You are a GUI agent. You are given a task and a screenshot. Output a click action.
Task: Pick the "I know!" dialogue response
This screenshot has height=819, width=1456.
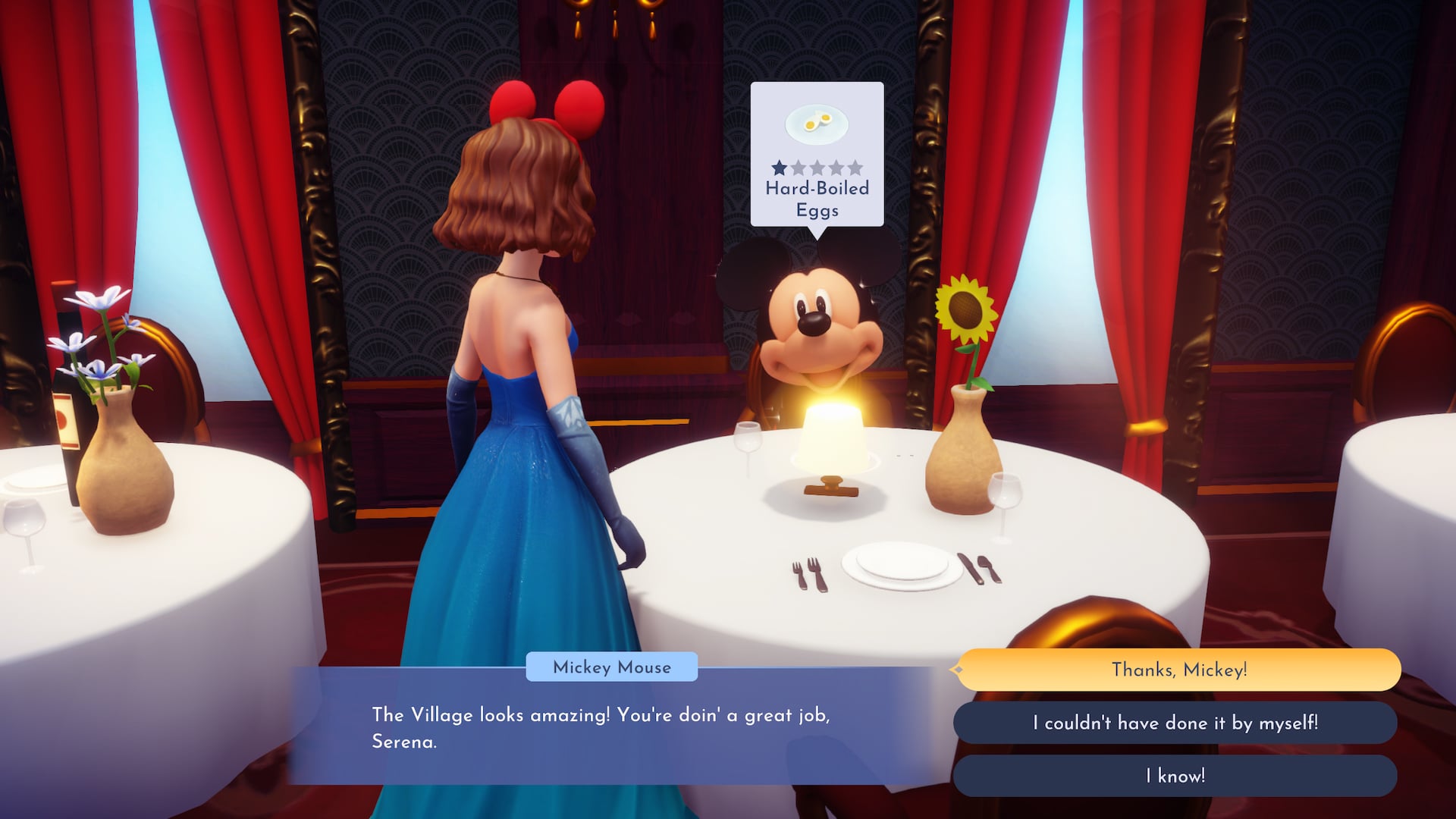point(1175,776)
